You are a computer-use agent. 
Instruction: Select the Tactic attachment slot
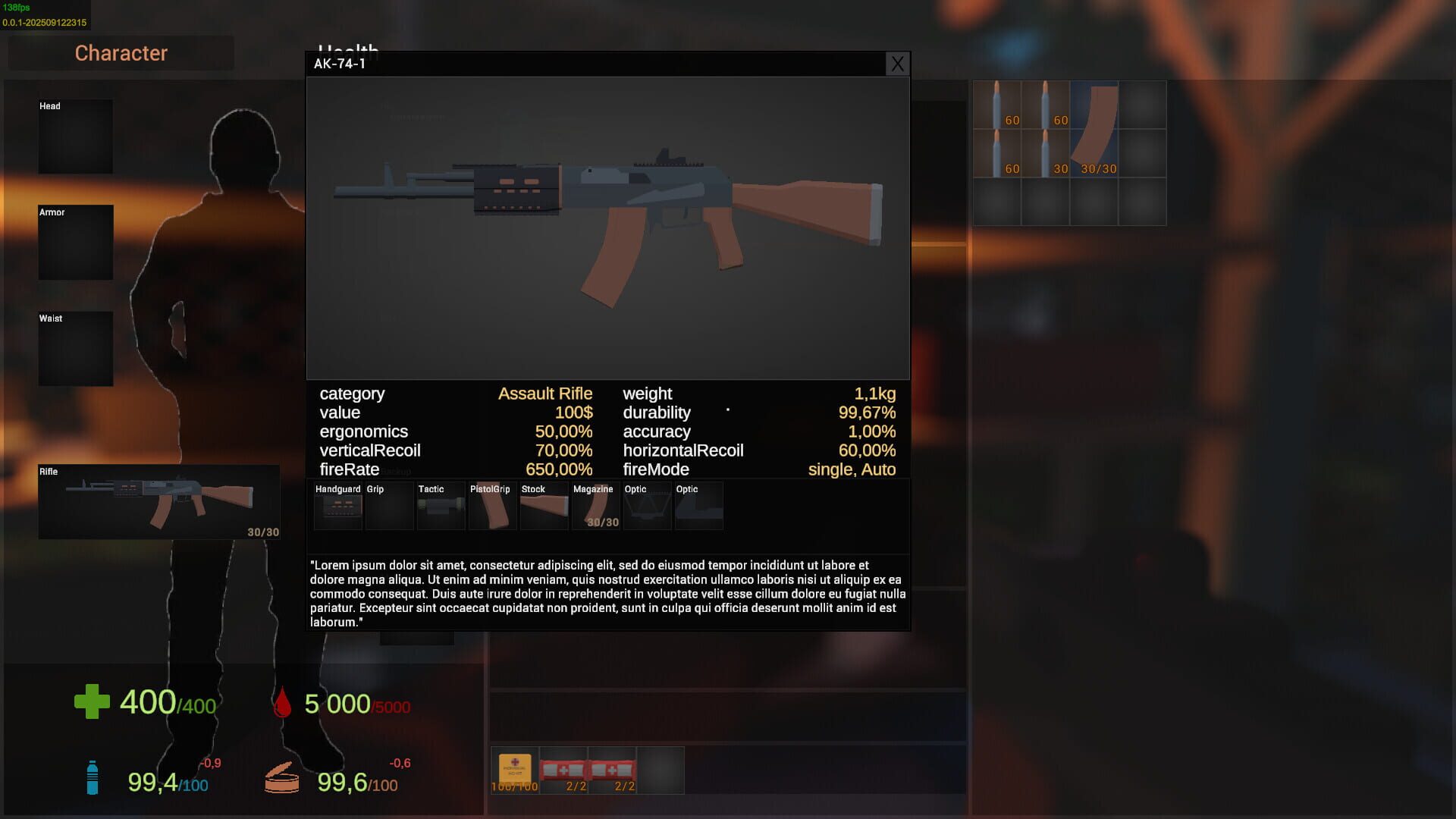pyautogui.click(x=441, y=506)
